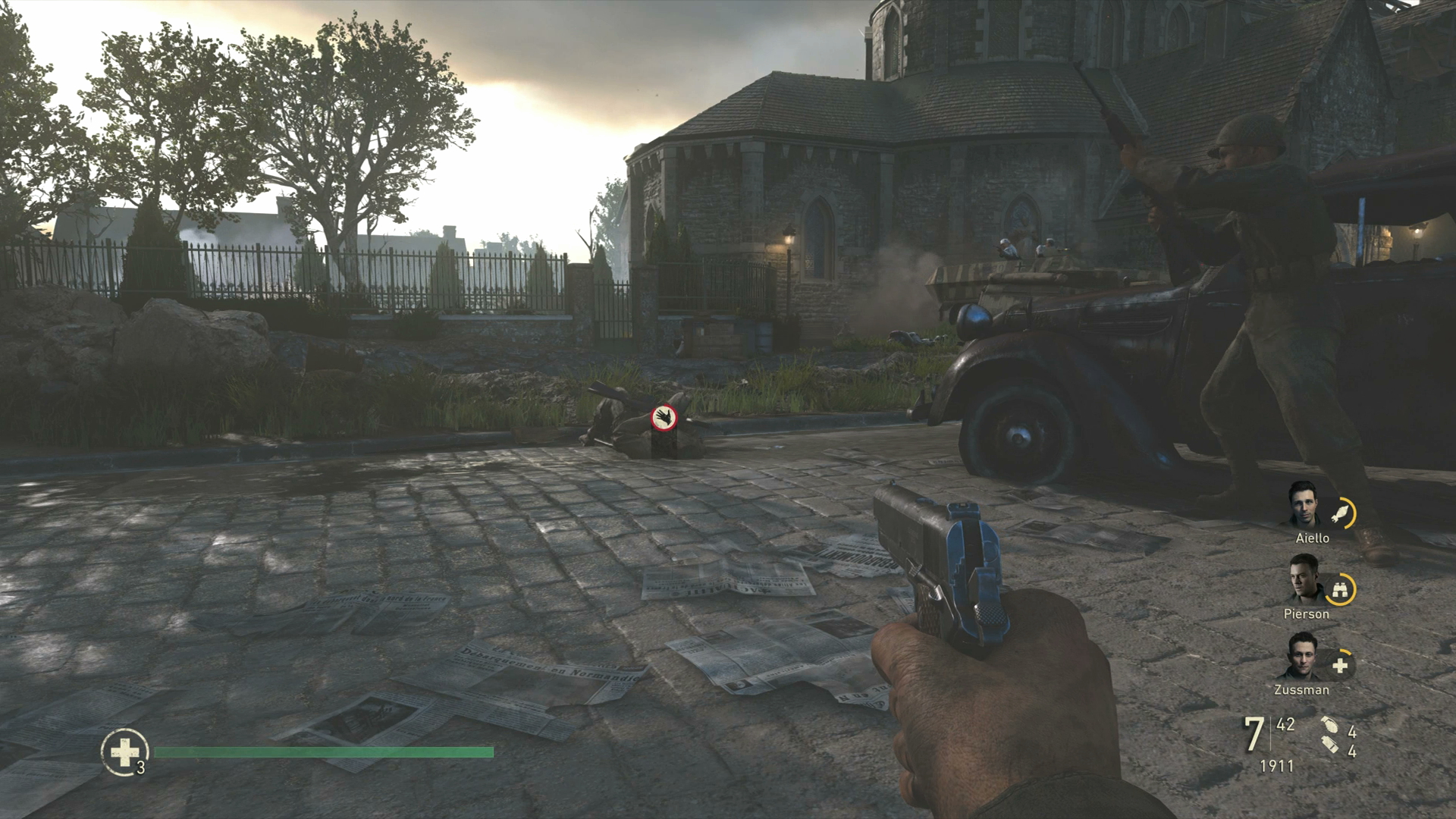Activate Pierson's binoculars spotting ability
This screenshot has height=819, width=1456.
pos(1341,589)
